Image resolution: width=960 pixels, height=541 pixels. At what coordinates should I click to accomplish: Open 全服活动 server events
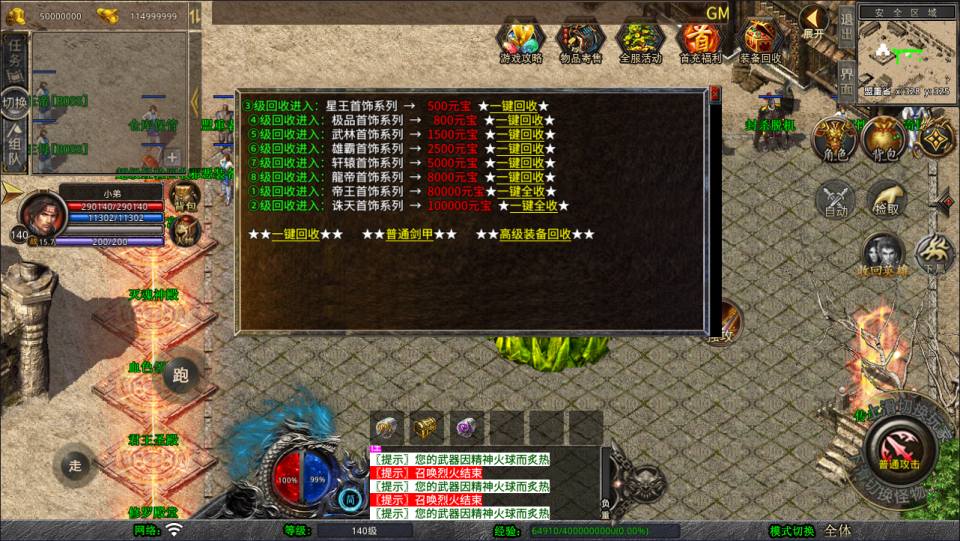(x=641, y=40)
